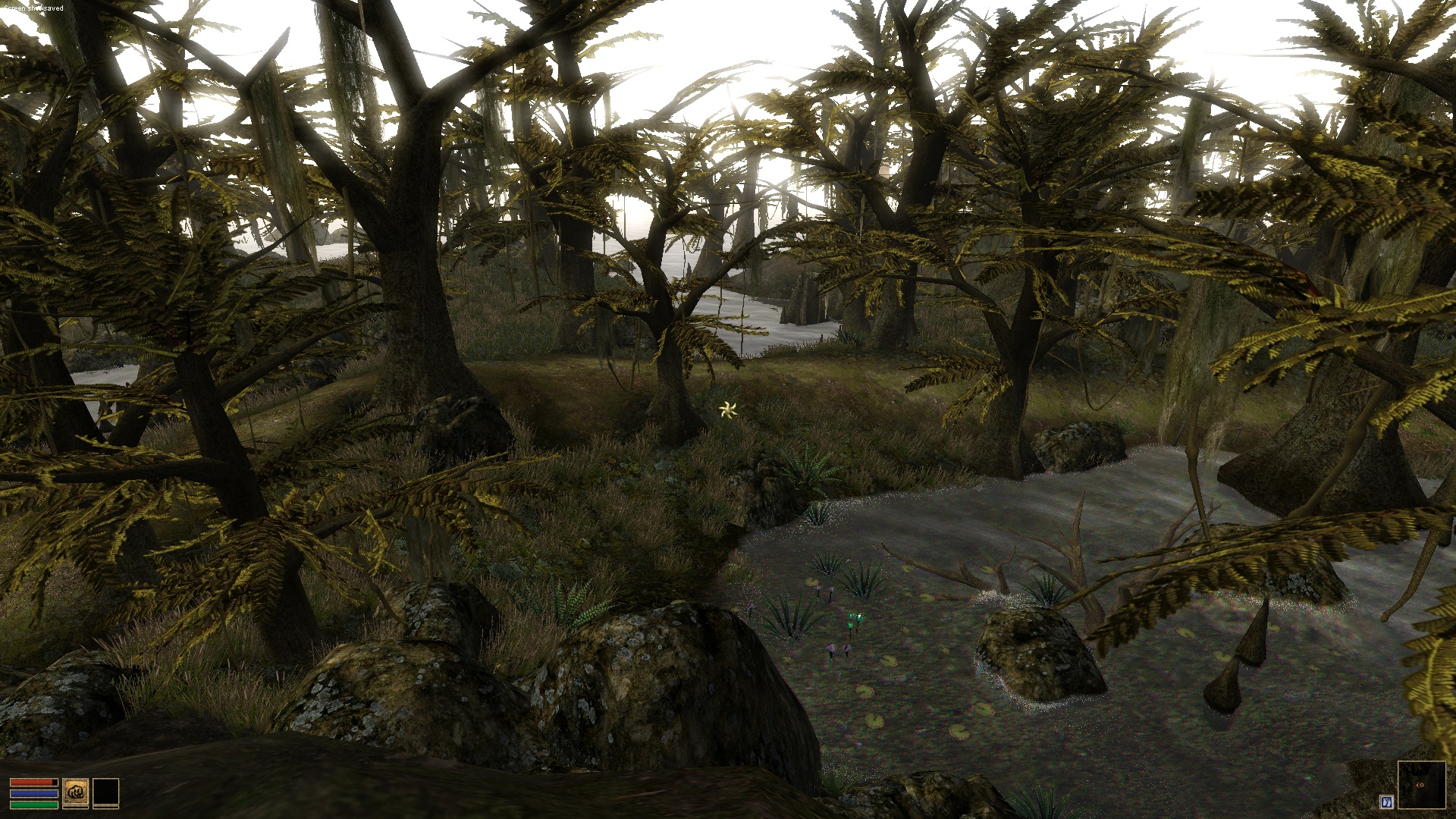The image size is (1456, 819).
Task: Click the blue magicka bar
Action: pyautogui.click(x=34, y=793)
